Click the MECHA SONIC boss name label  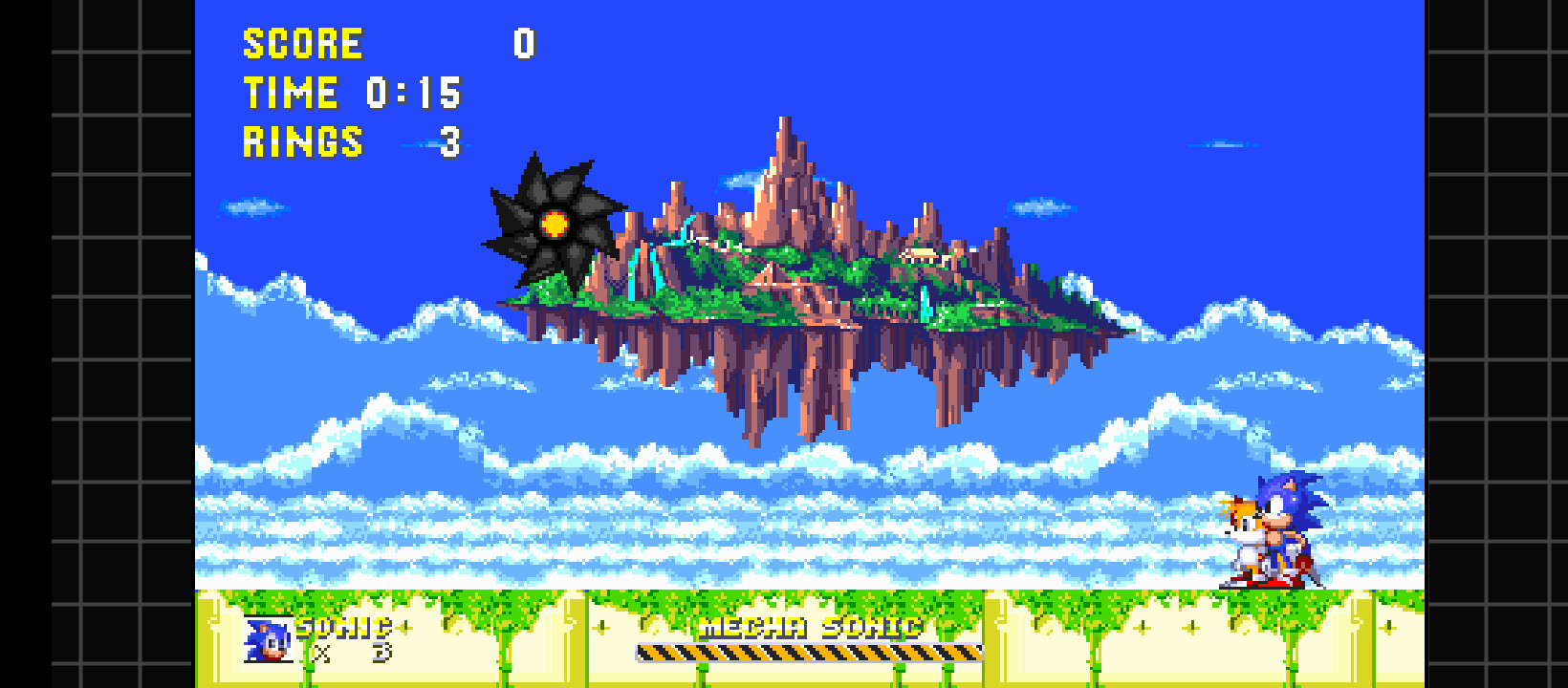tap(809, 627)
